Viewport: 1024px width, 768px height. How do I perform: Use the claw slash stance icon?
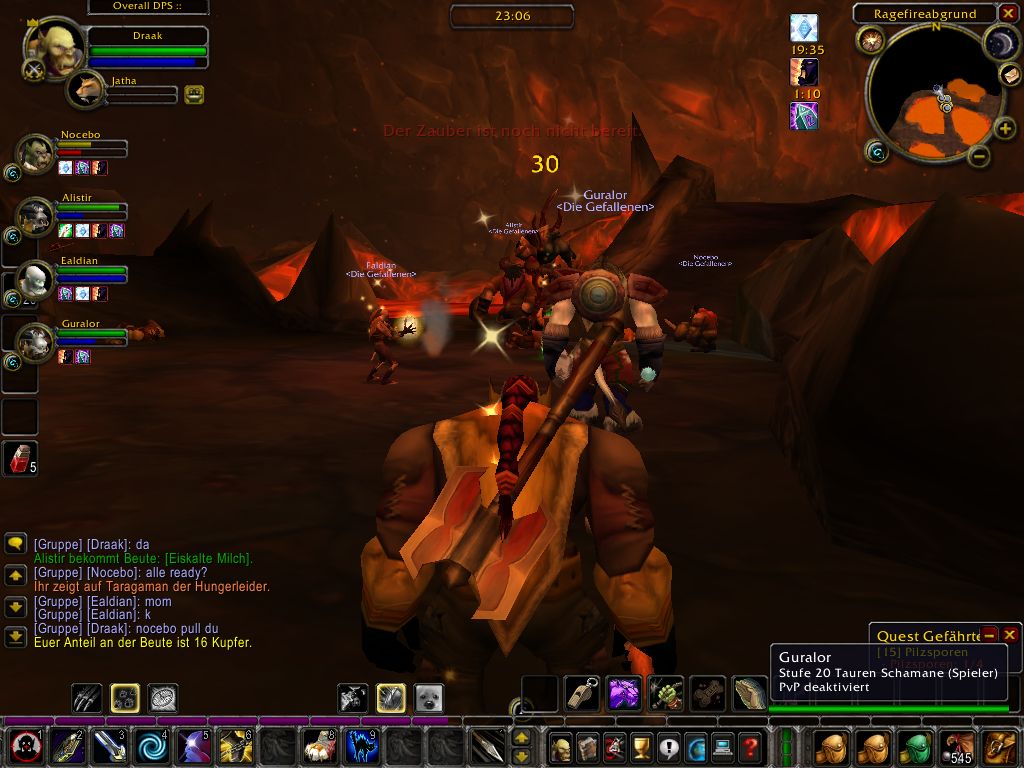pyautogui.click(x=87, y=697)
